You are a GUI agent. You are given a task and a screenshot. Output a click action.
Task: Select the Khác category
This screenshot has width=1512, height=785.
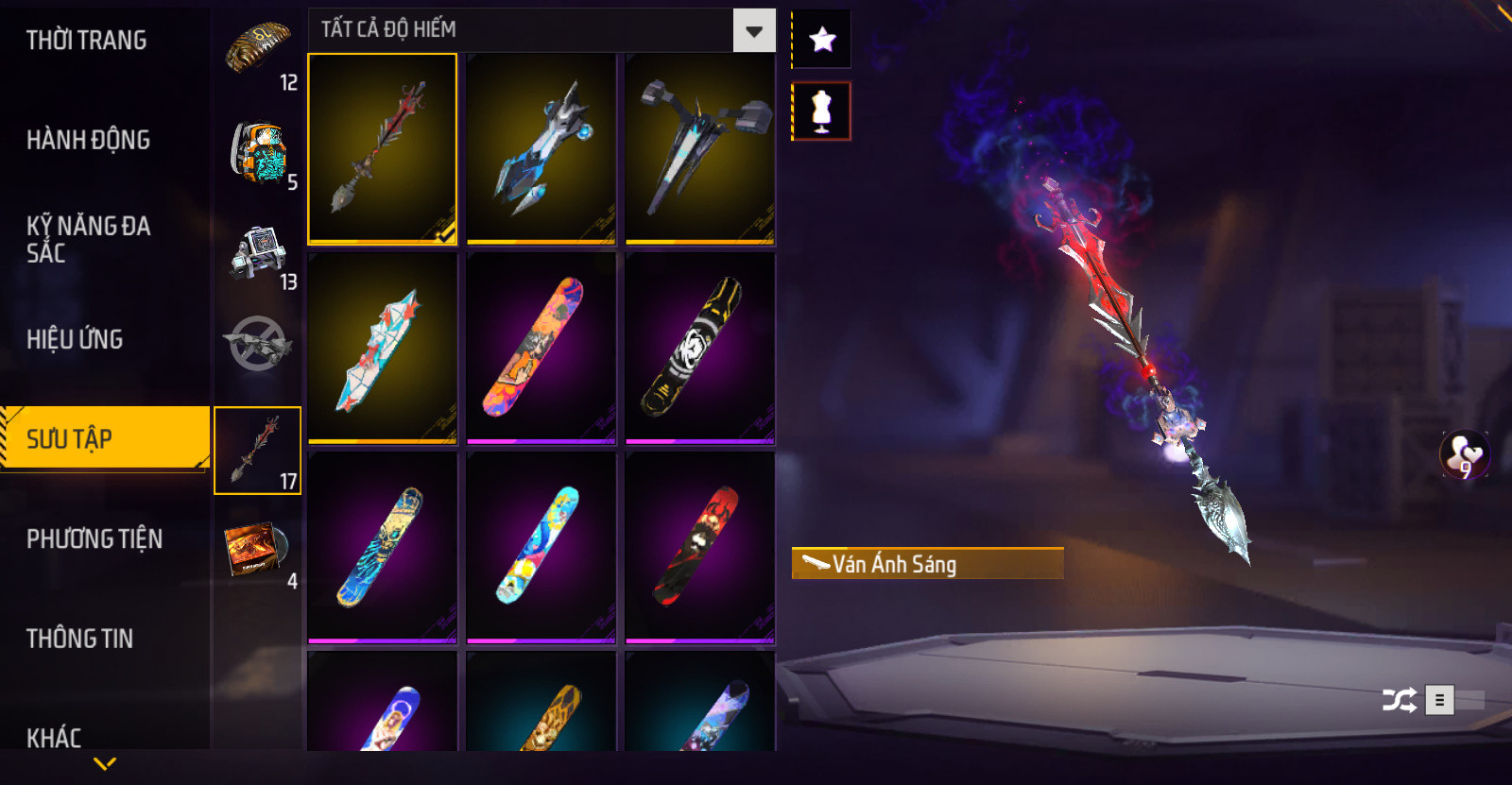[x=54, y=737]
